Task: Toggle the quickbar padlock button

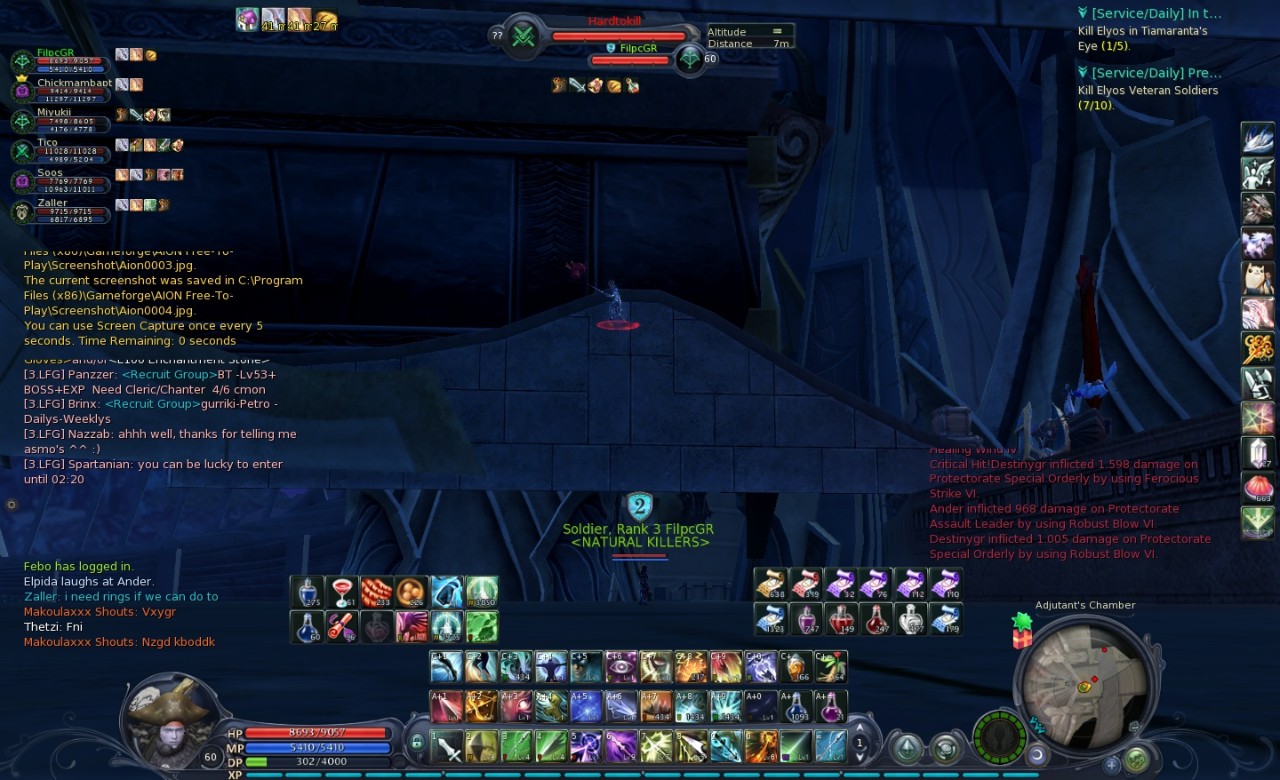Action: coord(417,742)
